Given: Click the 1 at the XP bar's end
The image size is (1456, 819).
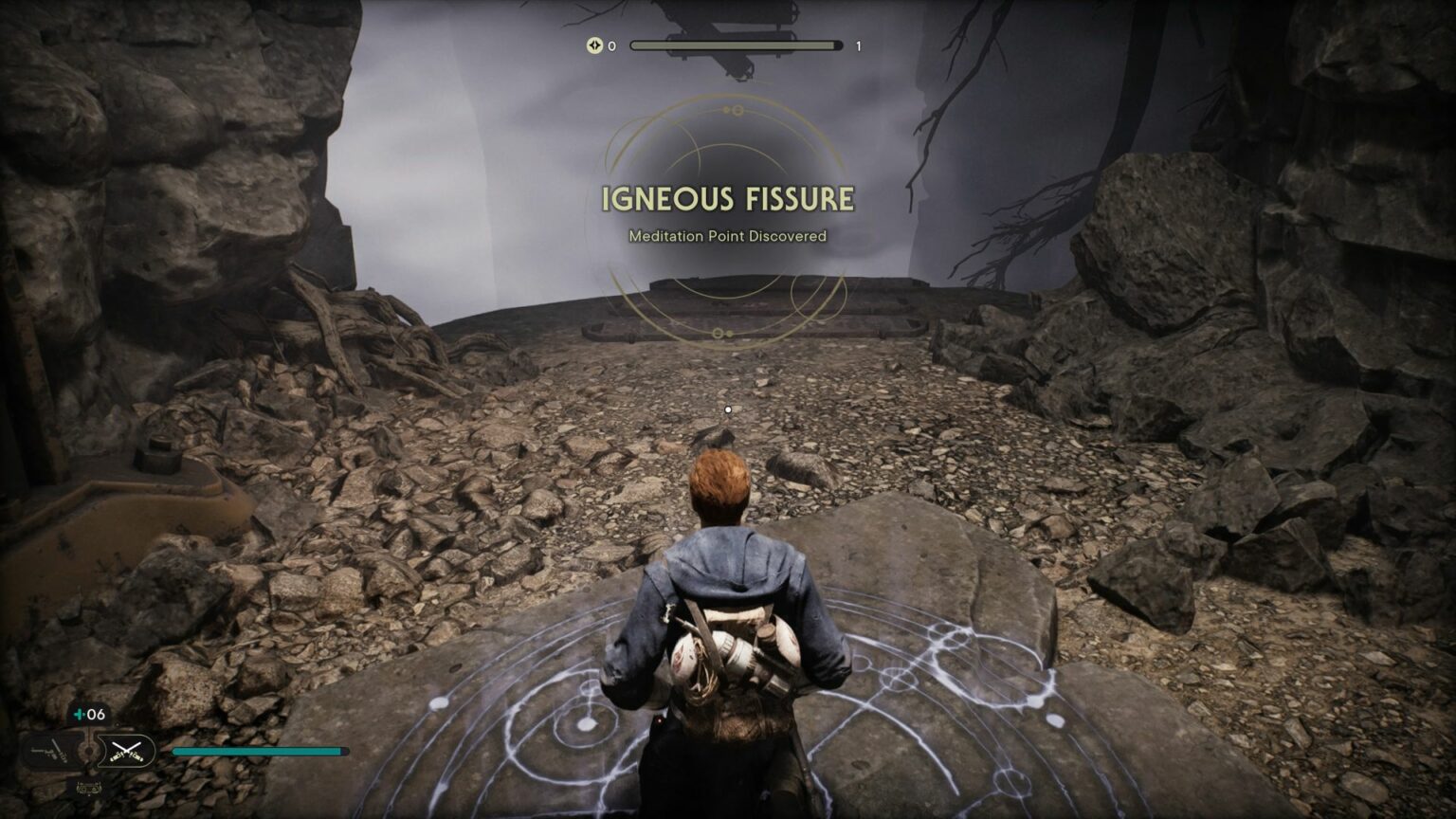Looking at the screenshot, I should pyautogui.click(x=858, y=45).
